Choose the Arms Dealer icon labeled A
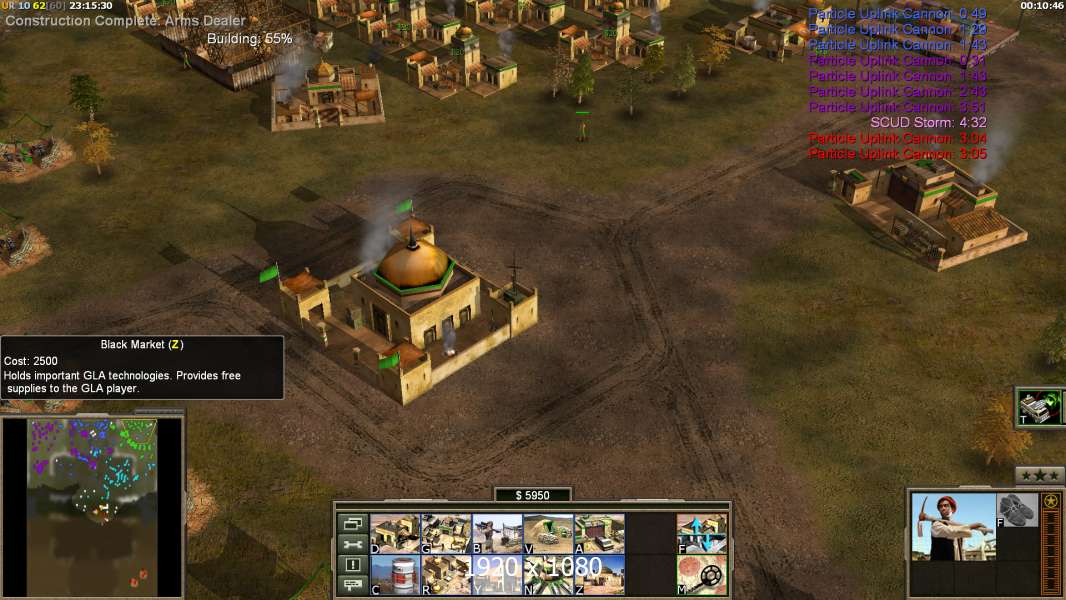The width and height of the screenshot is (1066, 600). click(x=599, y=533)
